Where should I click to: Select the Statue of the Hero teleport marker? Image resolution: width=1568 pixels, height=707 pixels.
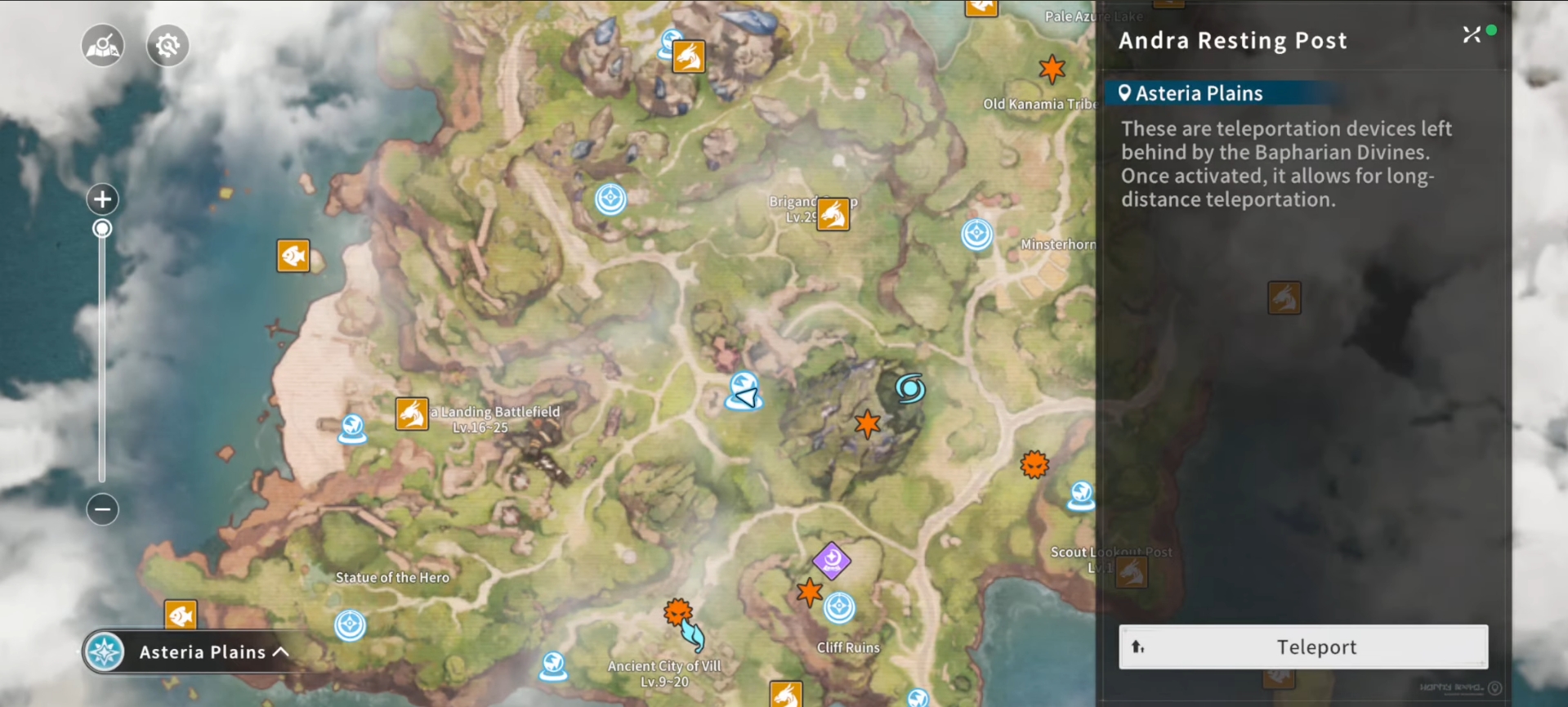click(351, 625)
